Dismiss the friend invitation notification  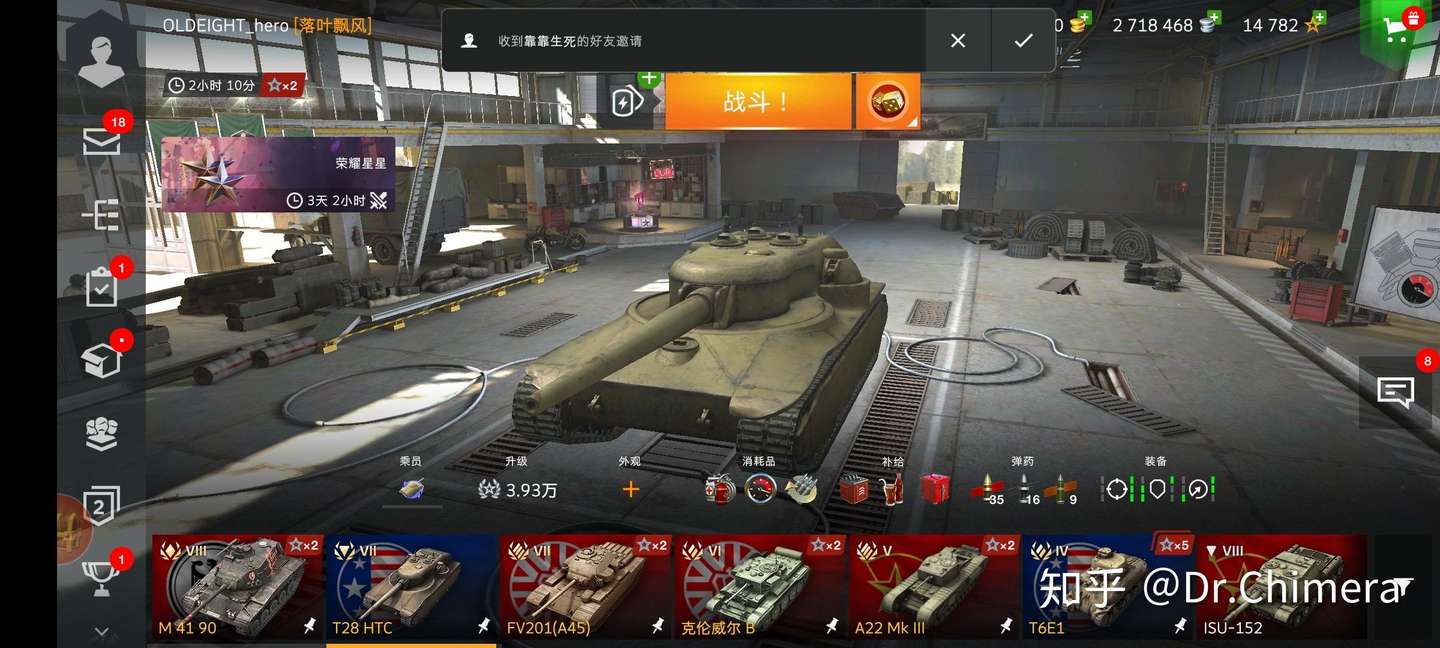click(958, 41)
